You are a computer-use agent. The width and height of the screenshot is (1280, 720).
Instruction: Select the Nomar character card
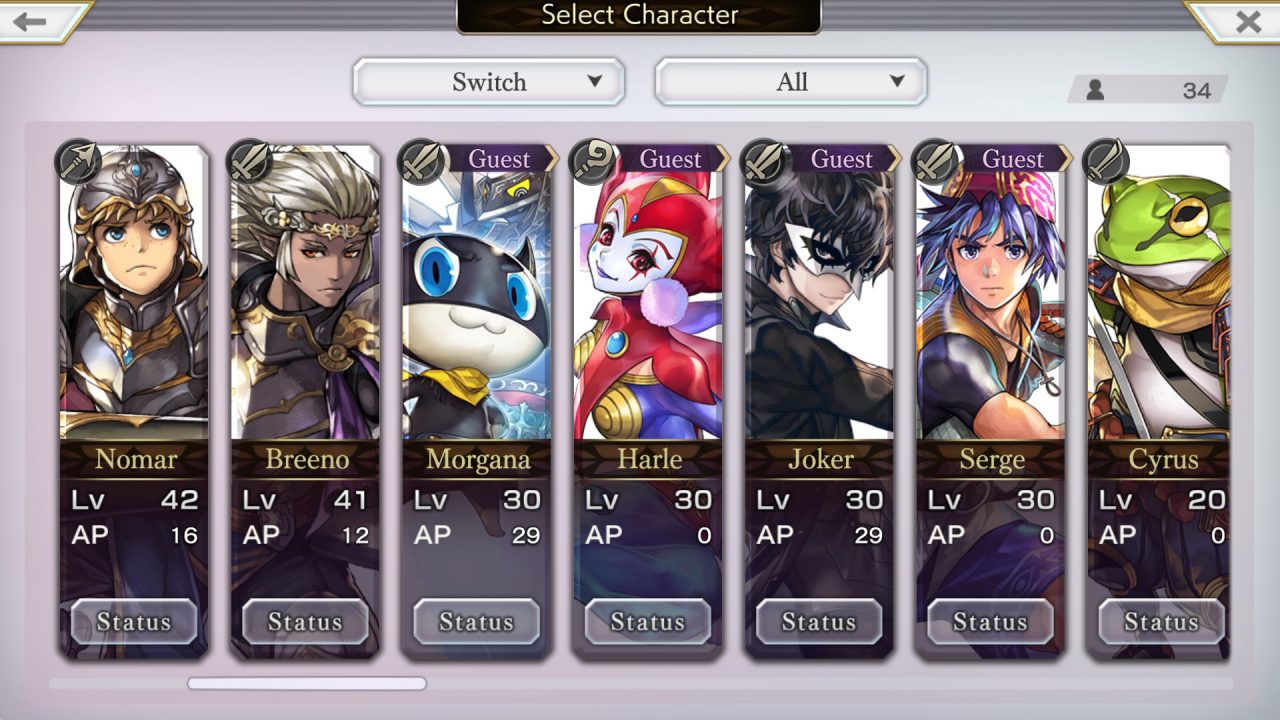(x=134, y=300)
